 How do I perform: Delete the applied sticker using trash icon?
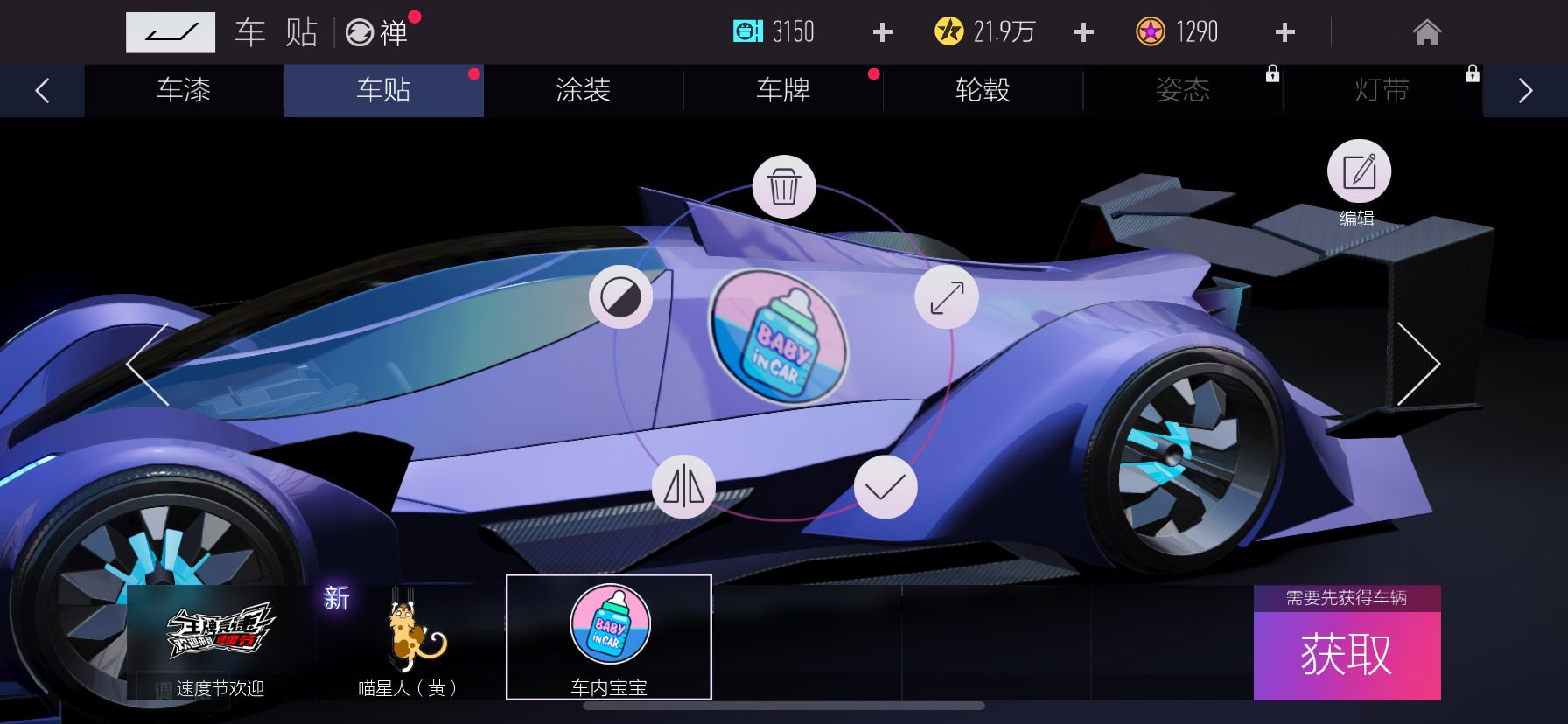783,185
